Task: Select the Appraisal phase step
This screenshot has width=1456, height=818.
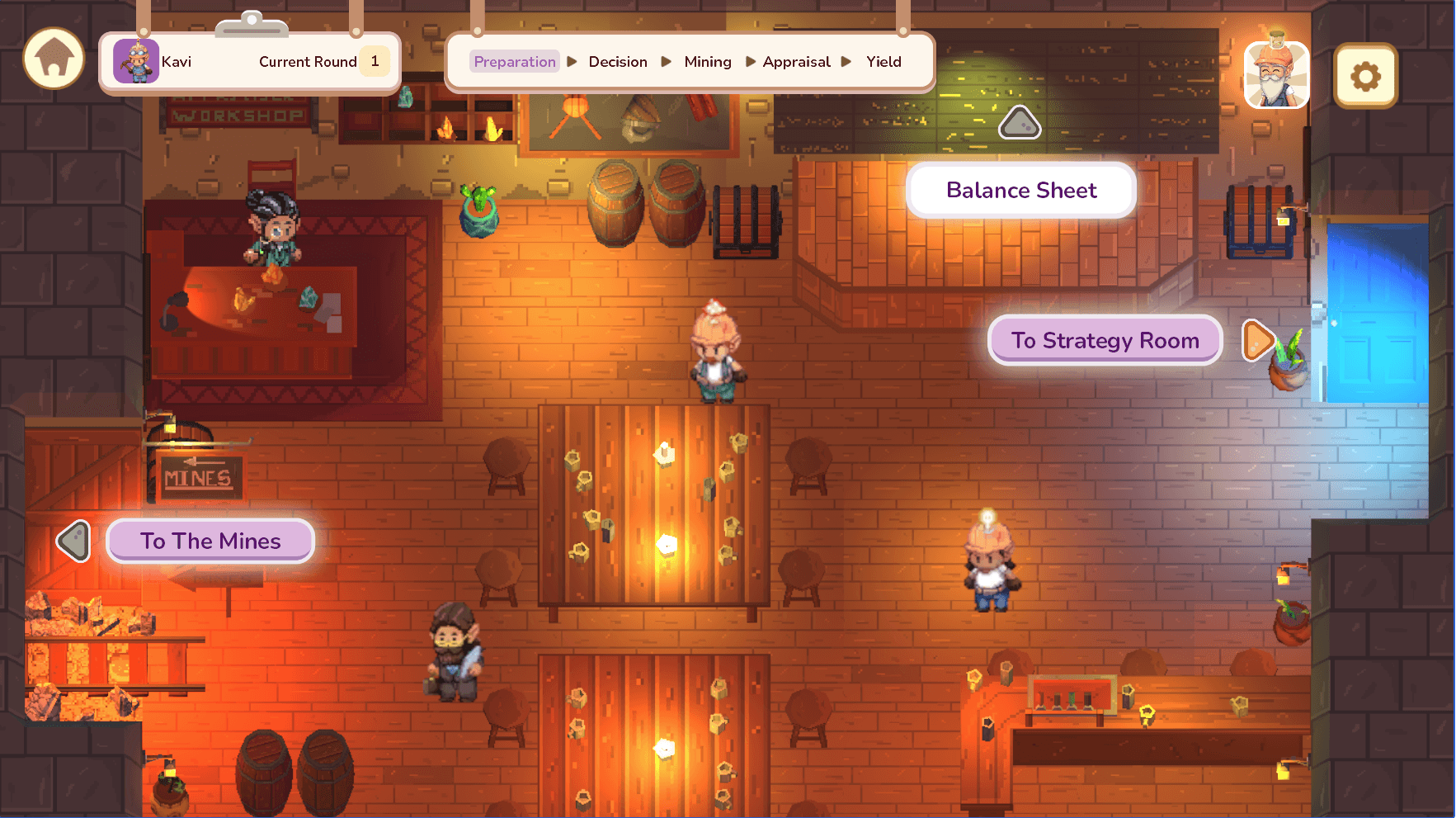Action: point(796,62)
